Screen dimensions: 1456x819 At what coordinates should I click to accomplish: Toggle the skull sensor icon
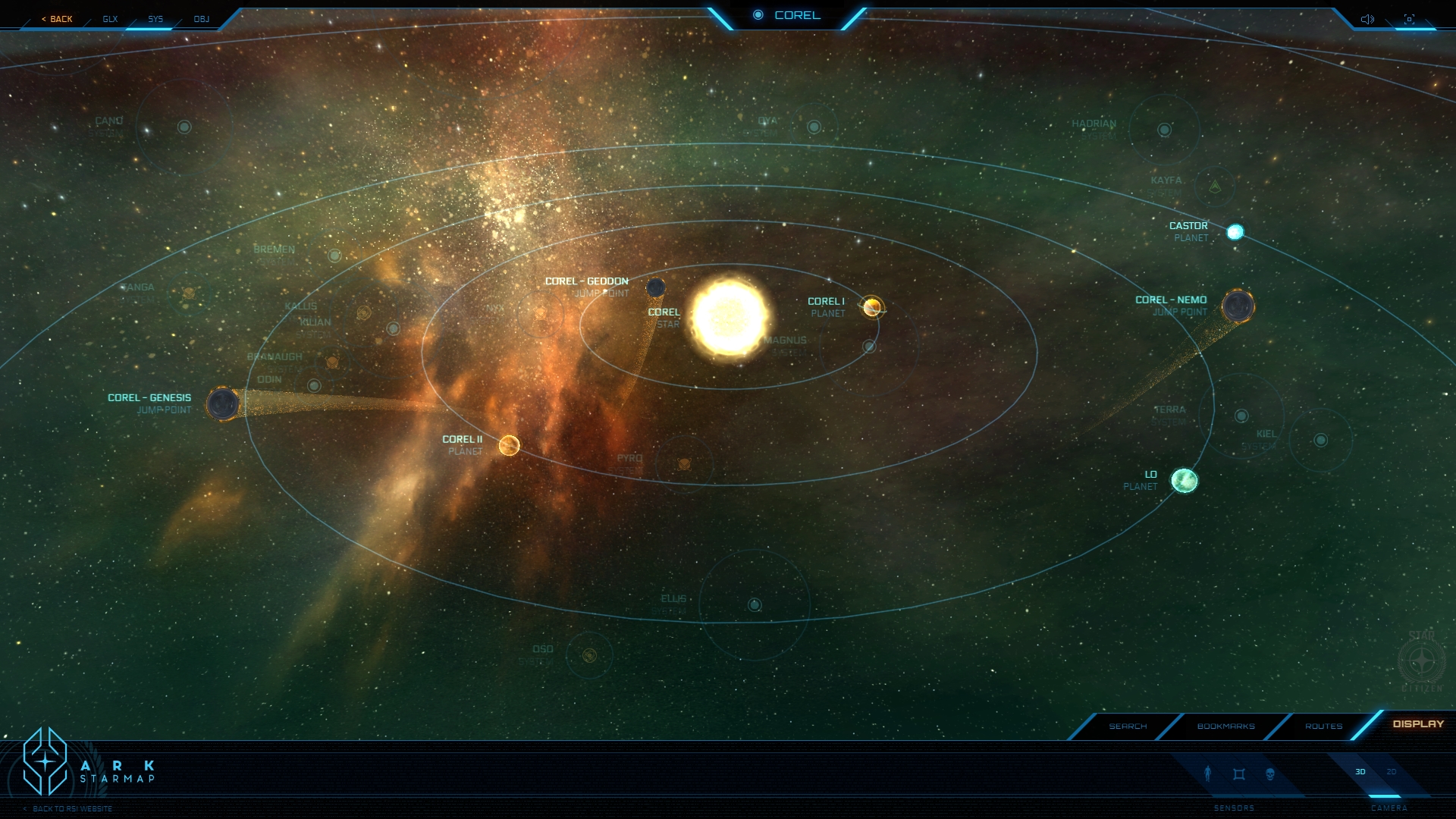point(1270,773)
